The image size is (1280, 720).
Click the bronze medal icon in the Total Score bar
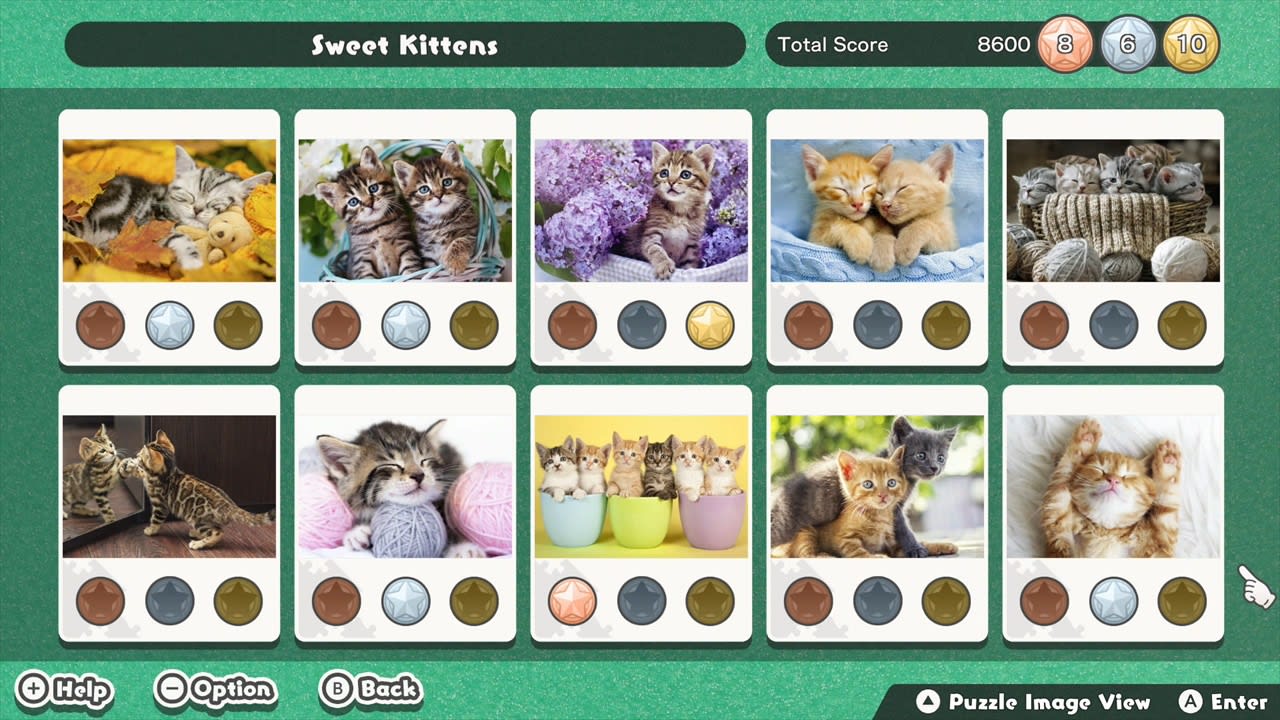click(1064, 44)
